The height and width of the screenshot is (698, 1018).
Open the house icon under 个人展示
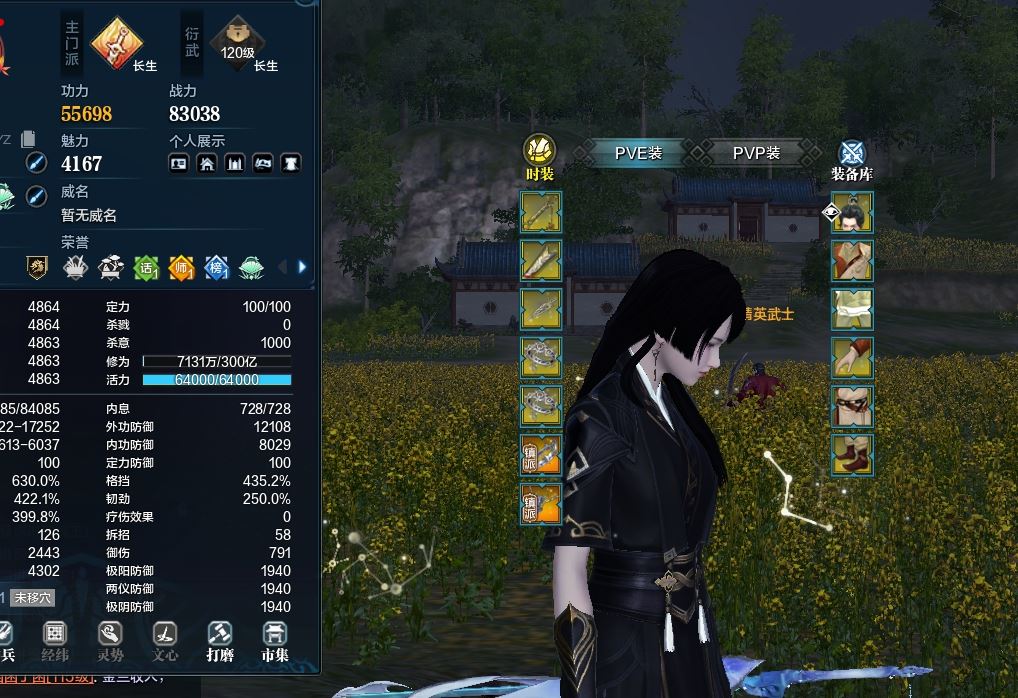207,163
